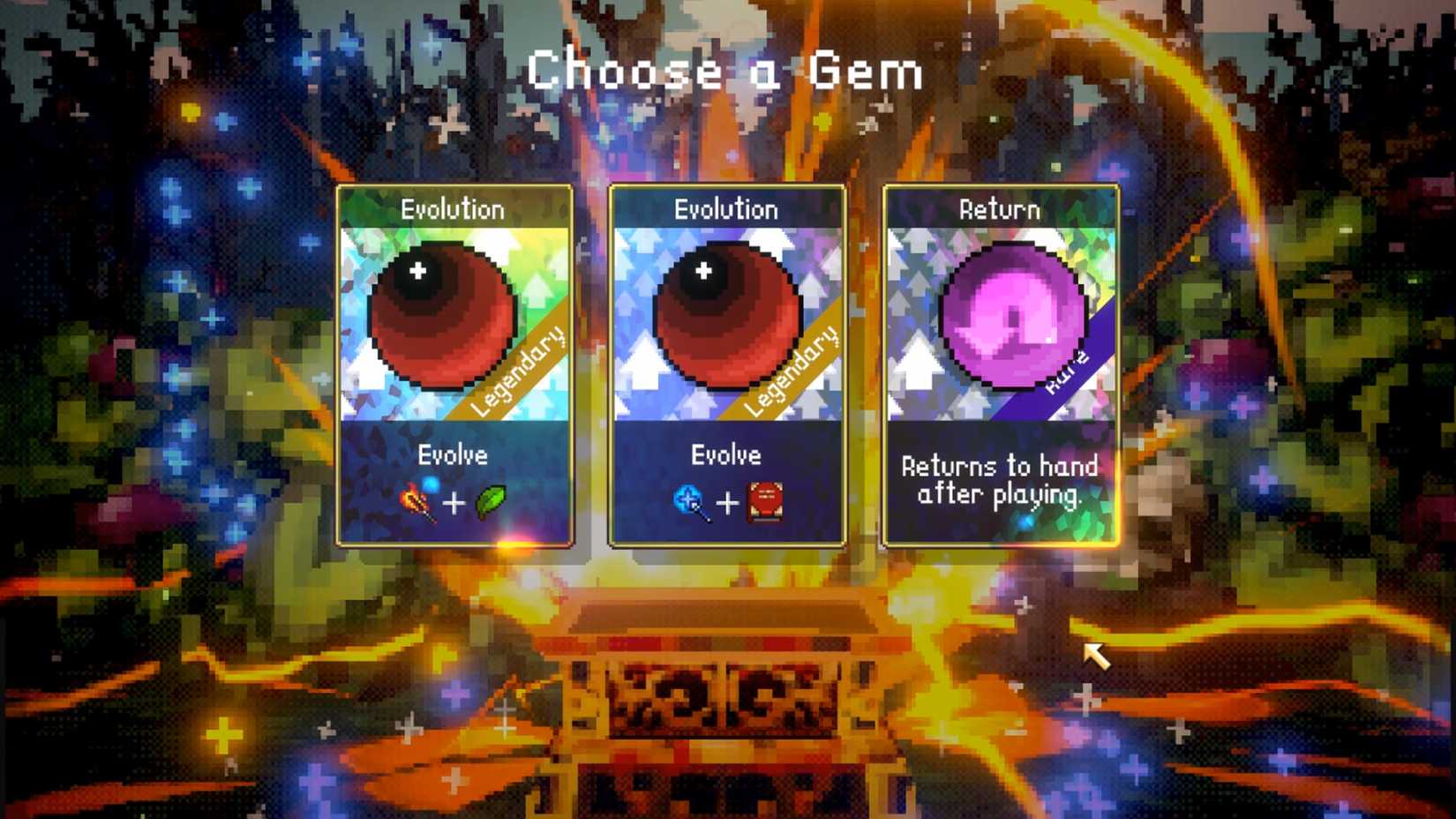Click the Choose a Gem title
This screenshot has width=1456, height=819.
click(724, 72)
